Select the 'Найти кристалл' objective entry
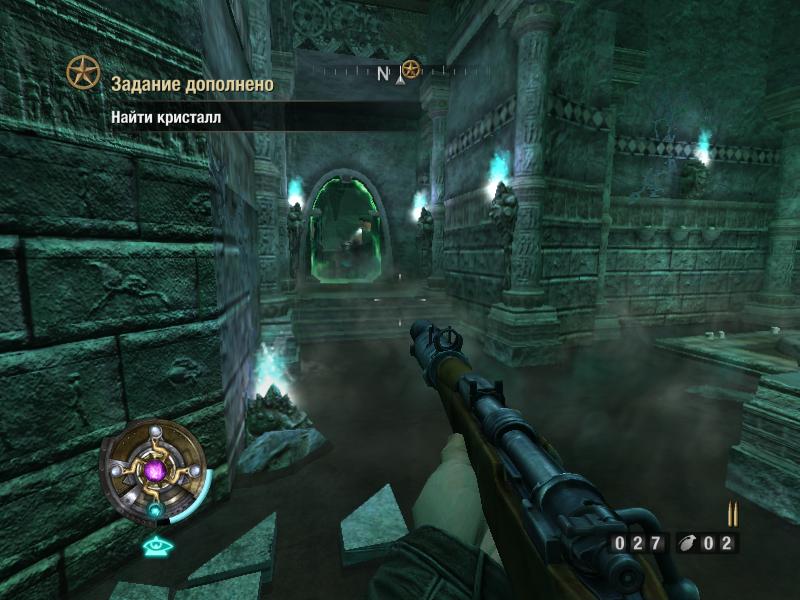This screenshot has width=800, height=600. [166, 117]
